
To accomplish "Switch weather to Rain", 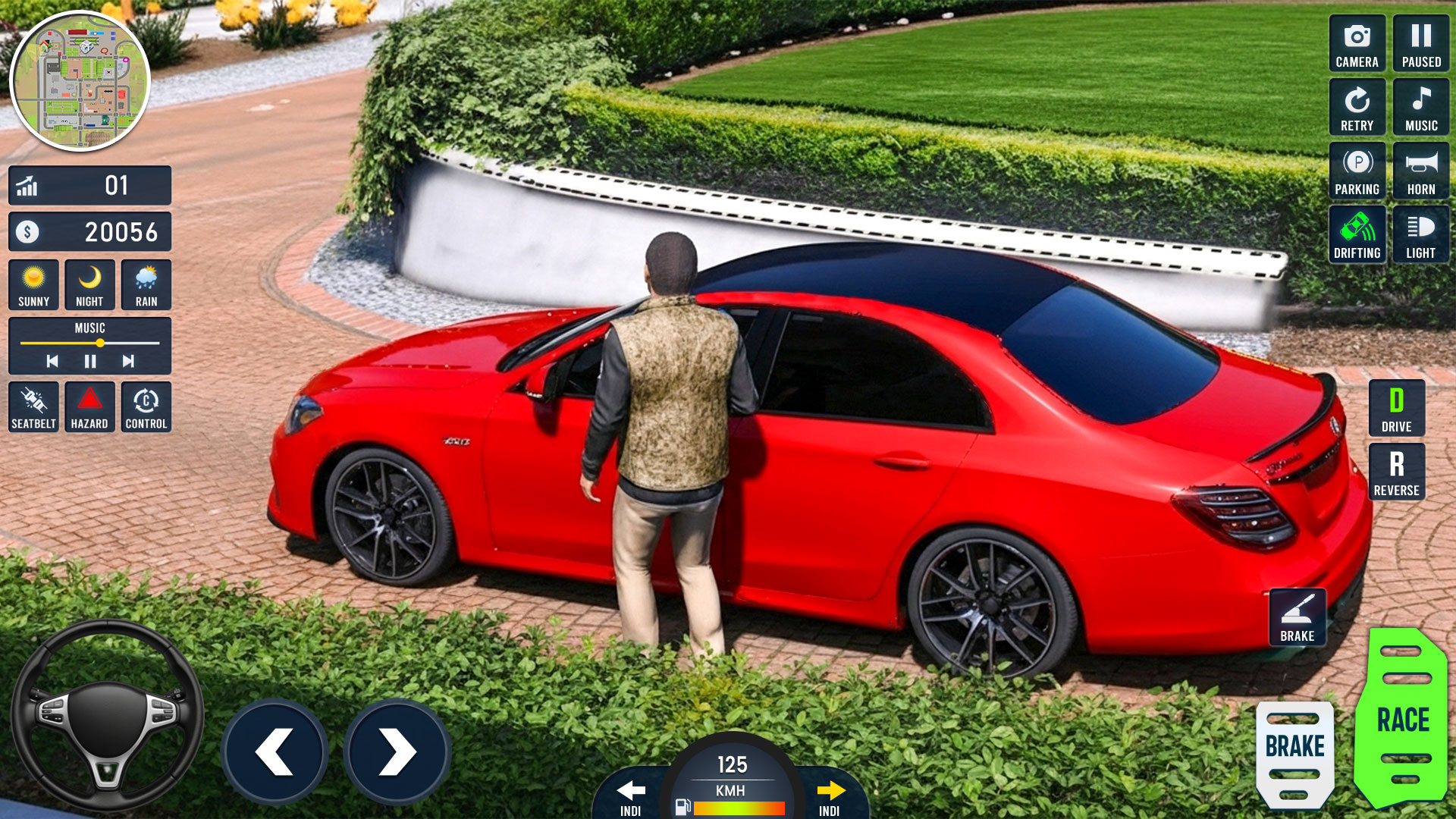I will 146,284.
